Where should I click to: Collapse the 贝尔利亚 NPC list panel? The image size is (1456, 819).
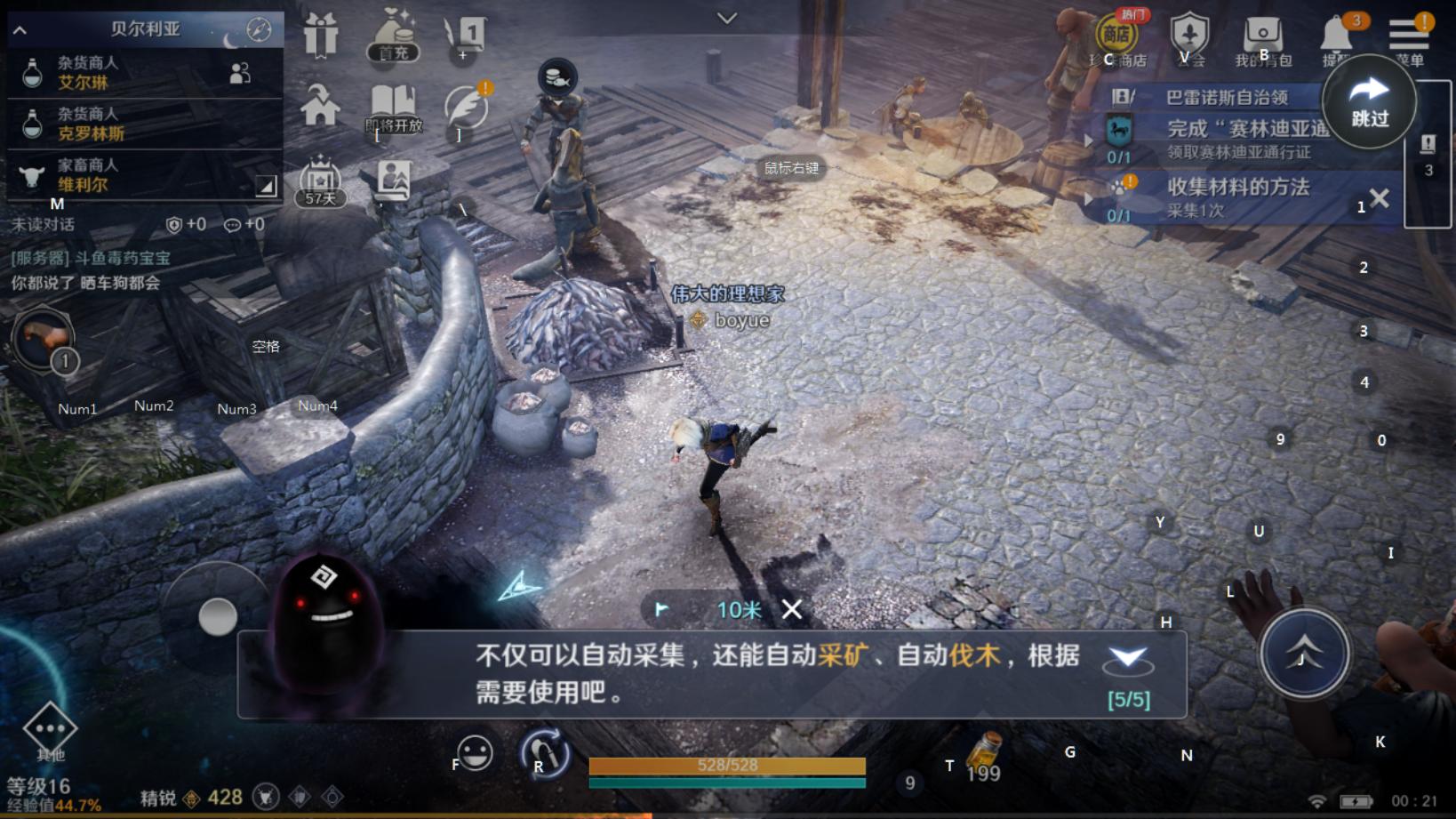point(19,29)
